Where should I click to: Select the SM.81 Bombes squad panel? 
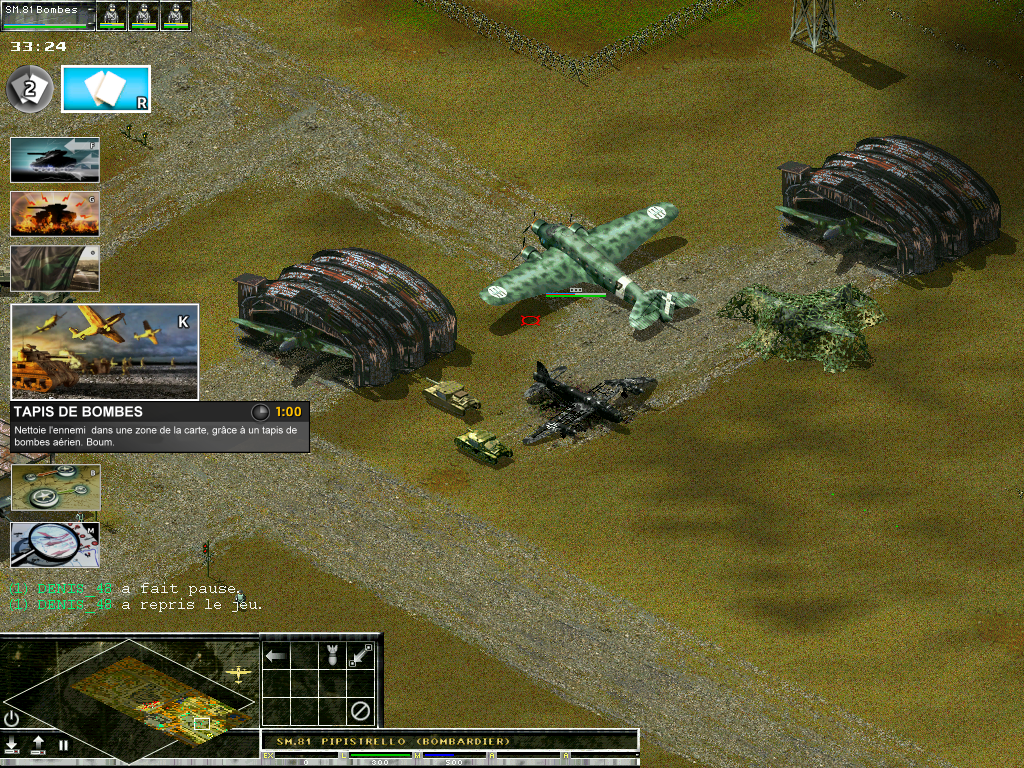coord(48,15)
